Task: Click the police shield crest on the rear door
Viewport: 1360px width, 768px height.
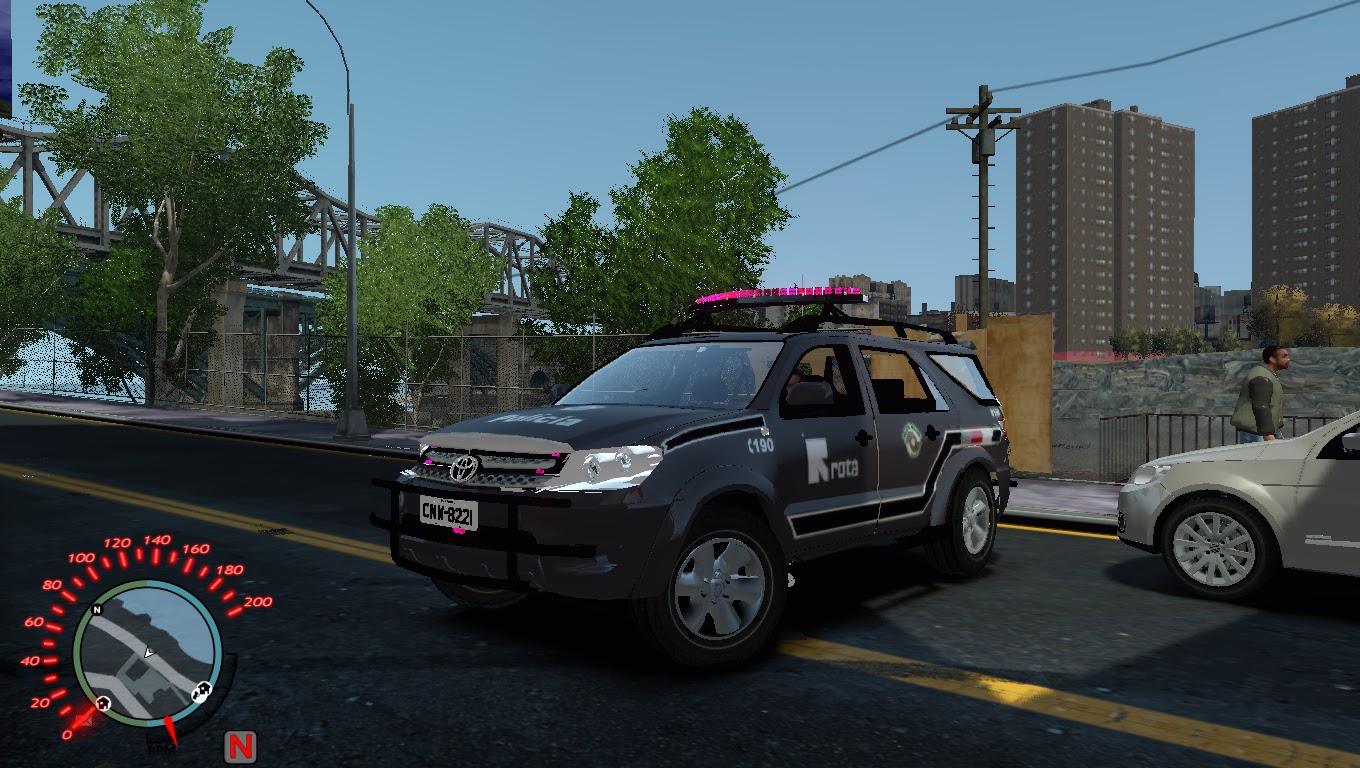Action: (912, 440)
